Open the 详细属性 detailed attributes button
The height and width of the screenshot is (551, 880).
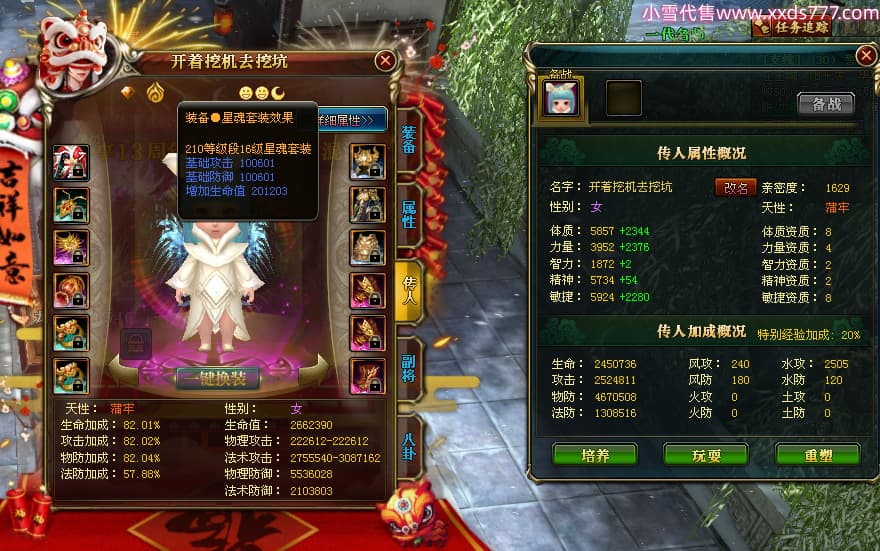[x=352, y=120]
